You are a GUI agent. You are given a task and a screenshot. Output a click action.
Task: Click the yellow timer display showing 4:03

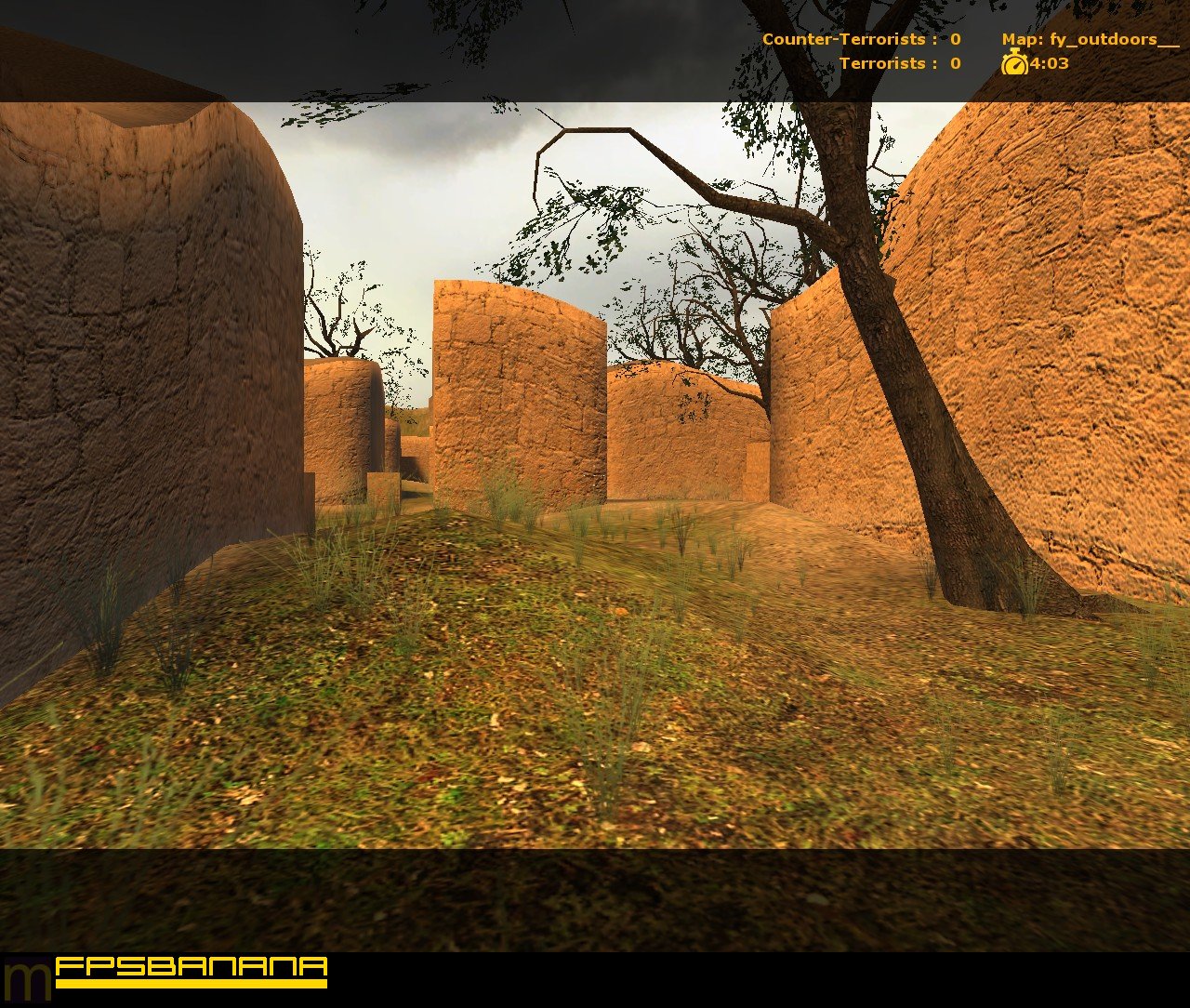(1047, 64)
